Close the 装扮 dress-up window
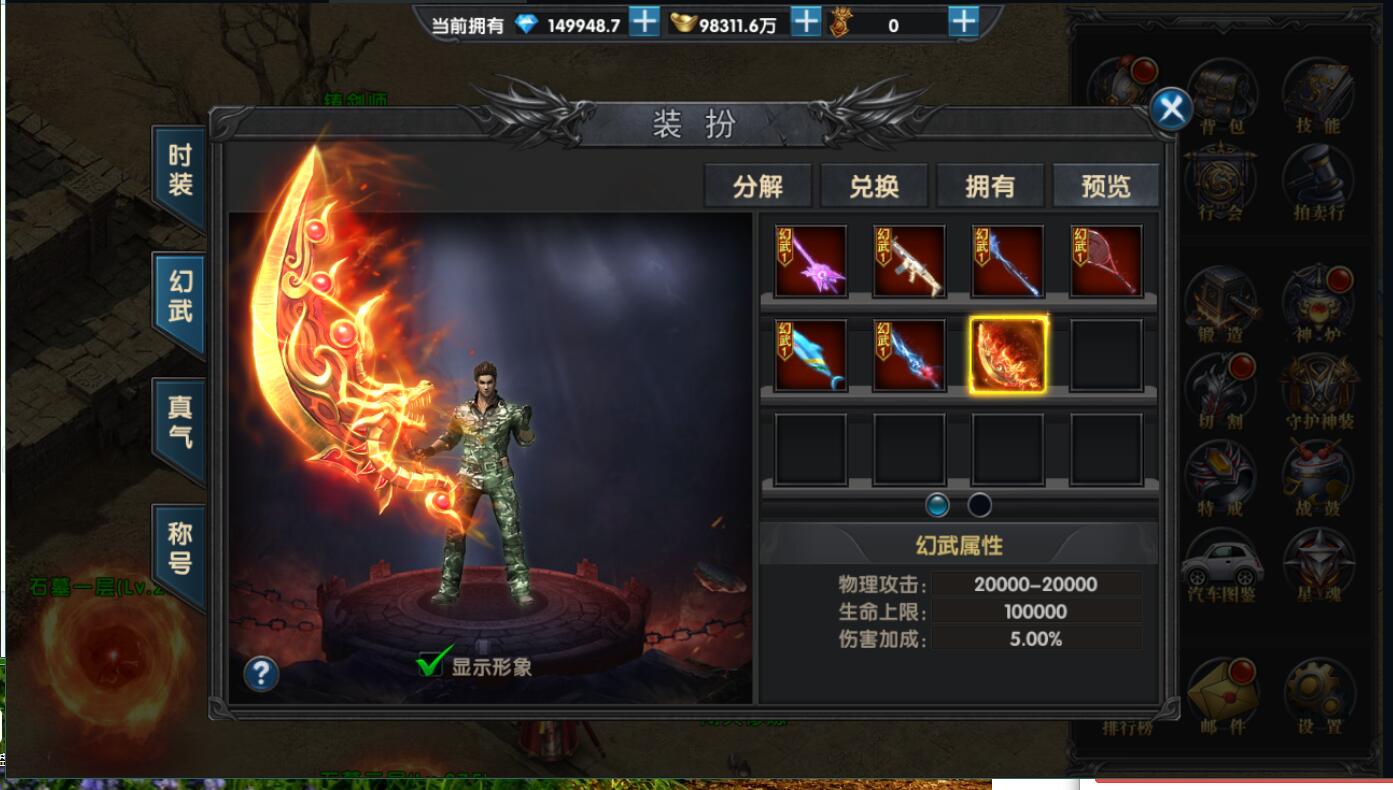Viewport: 1393px width, 790px height. (1171, 108)
